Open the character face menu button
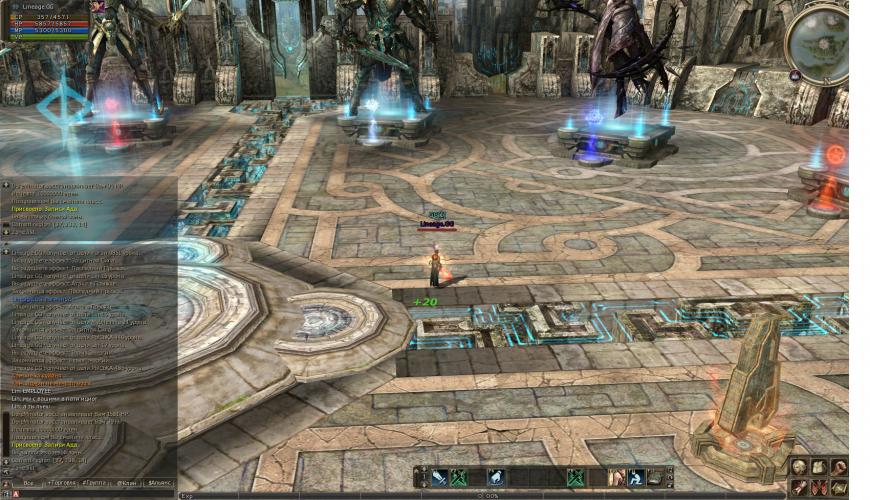870x500 pixels. coord(799,467)
